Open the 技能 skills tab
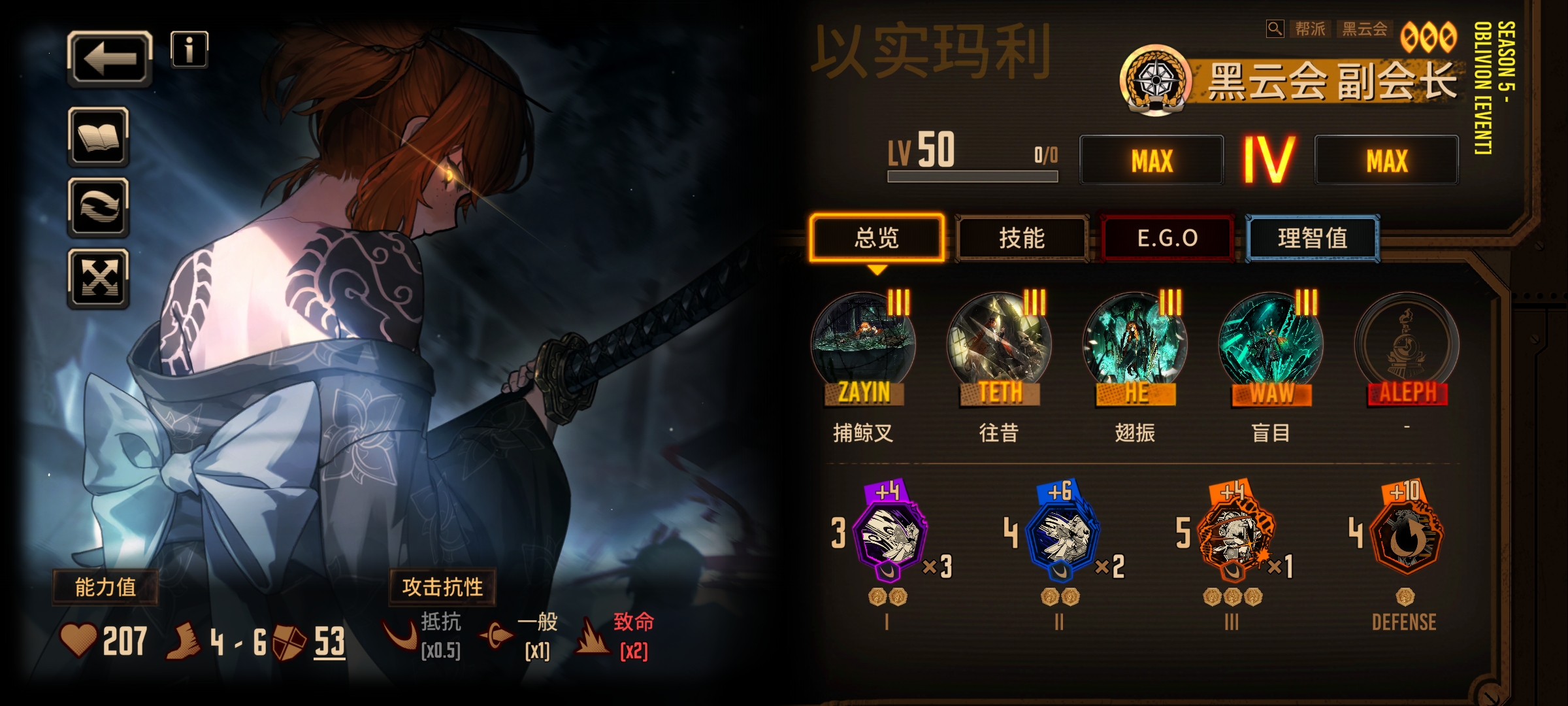Image resolution: width=1568 pixels, height=706 pixels. click(1022, 238)
